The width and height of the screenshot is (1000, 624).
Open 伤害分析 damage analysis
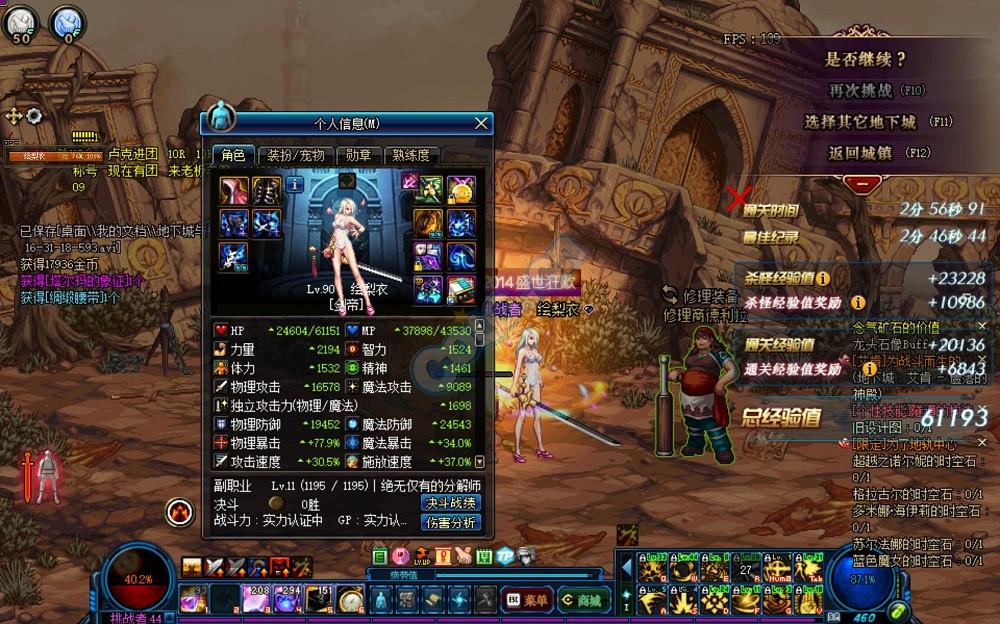451,522
